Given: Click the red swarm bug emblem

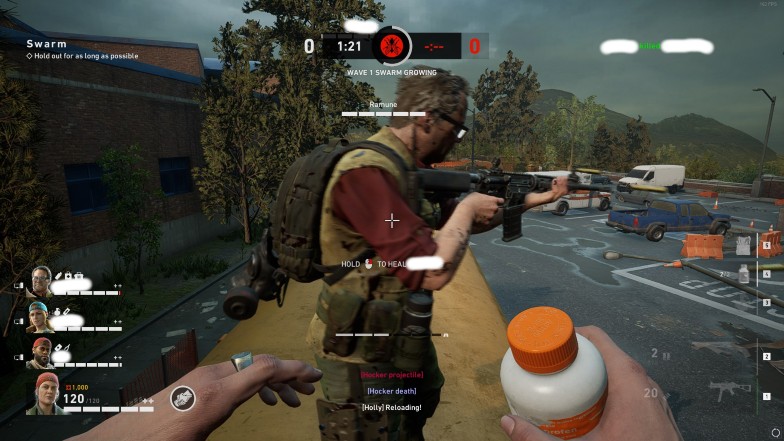Looking at the screenshot, I should (391, 46).
